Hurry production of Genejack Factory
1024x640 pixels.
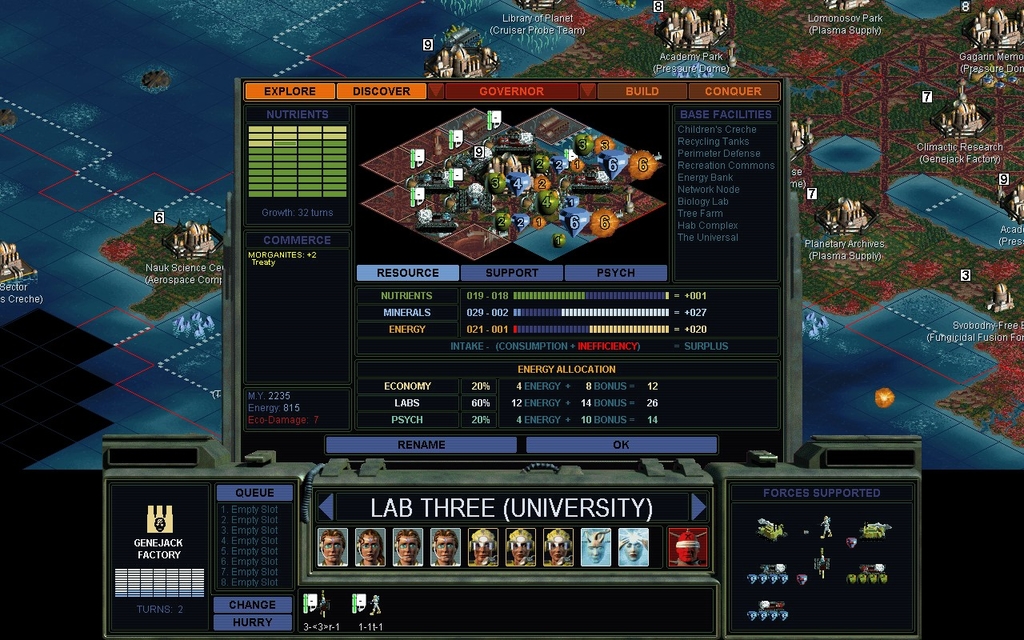pos(252,622)
